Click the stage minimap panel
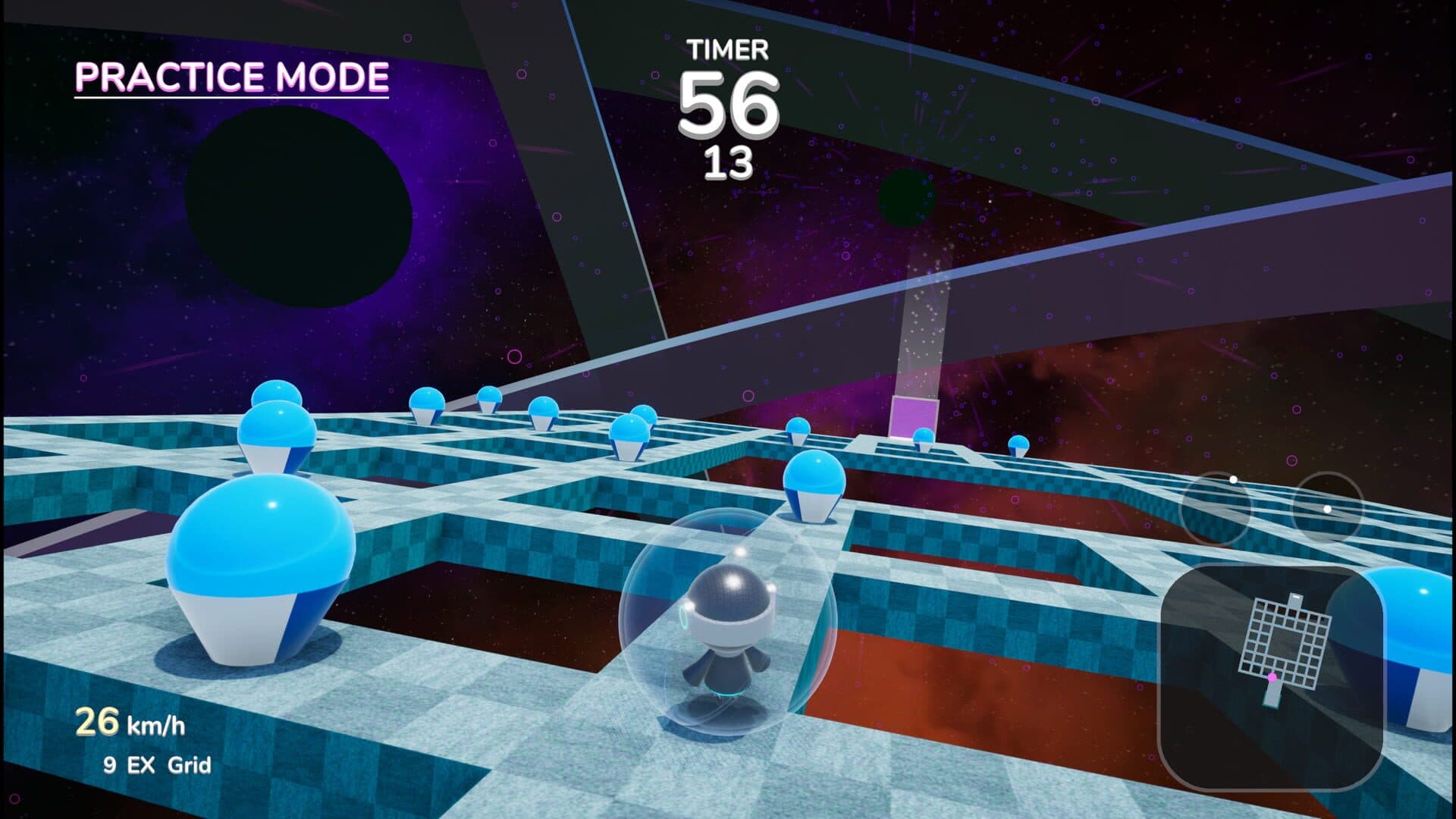1456x819 pixels. [1271, 677]
